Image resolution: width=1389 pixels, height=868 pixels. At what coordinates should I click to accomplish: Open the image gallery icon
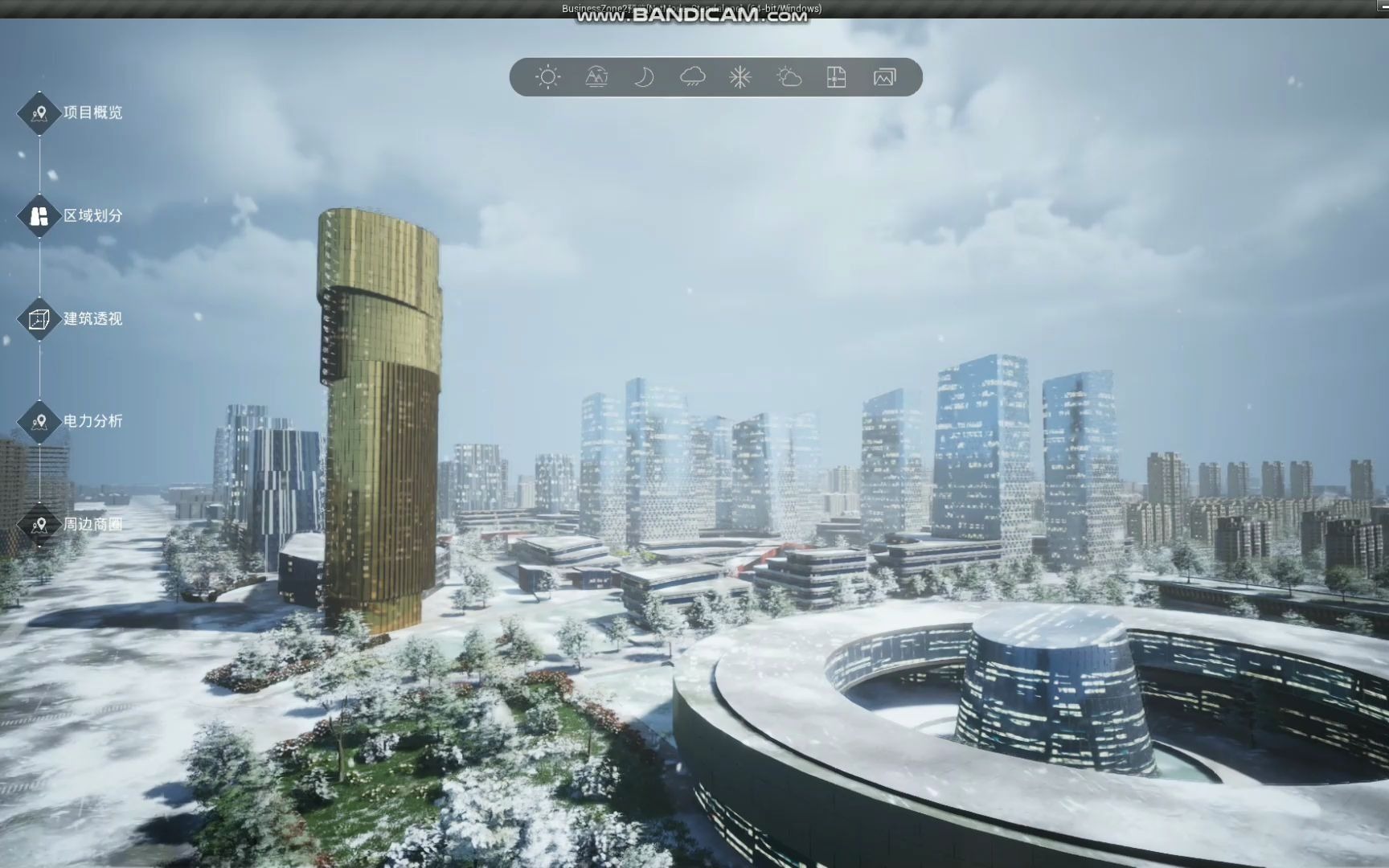tap(884, 77)
